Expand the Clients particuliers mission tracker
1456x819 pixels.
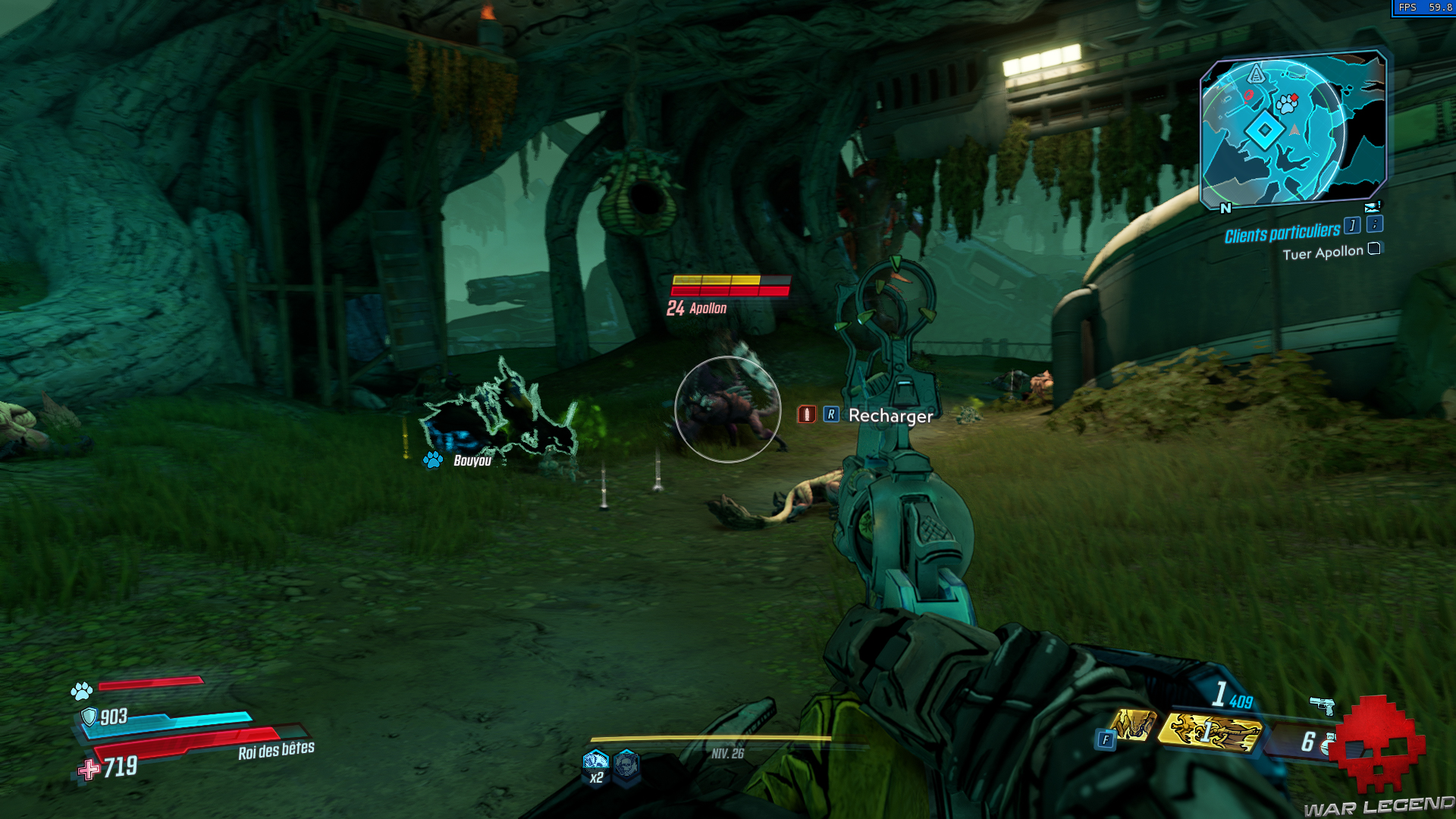(x=1283, y=232)
